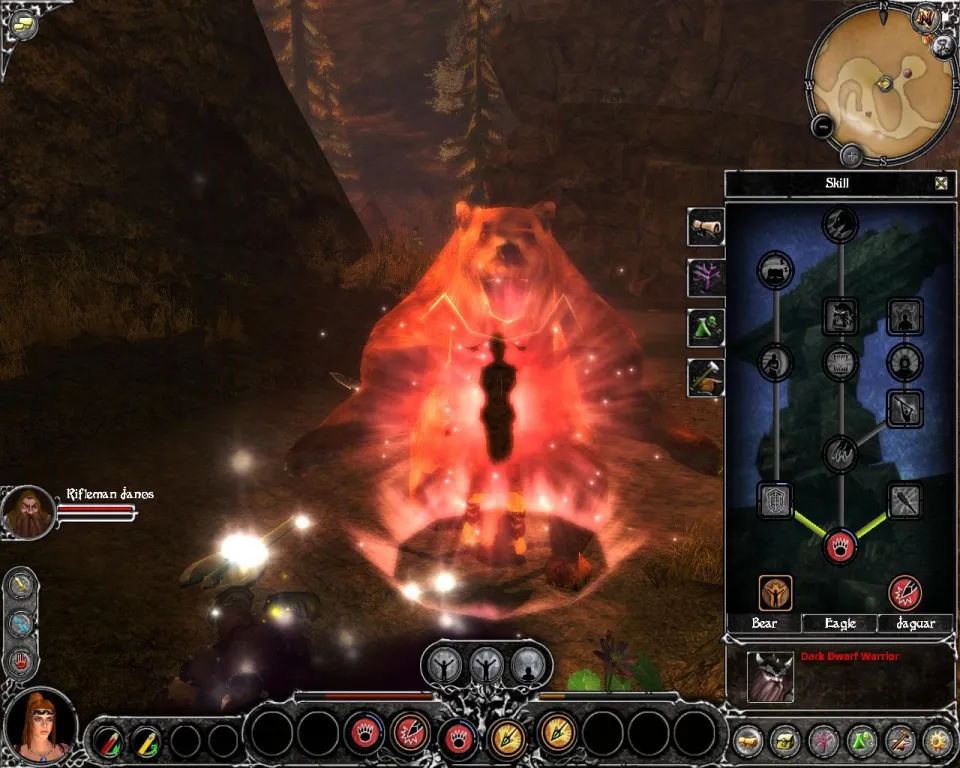The width and height of the screenshot is (960, 768).
Task: Close the Skill panel
Action: 940,183
